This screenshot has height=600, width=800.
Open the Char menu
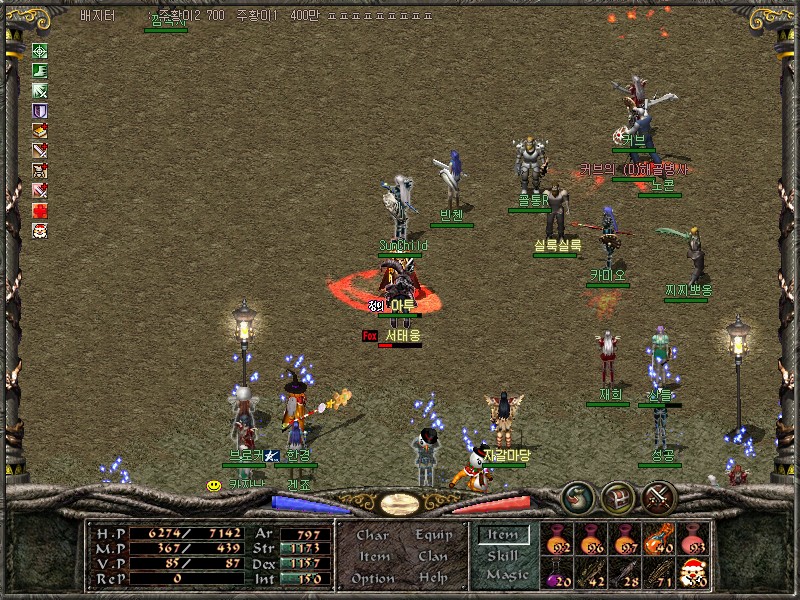(x=372, y=535)
